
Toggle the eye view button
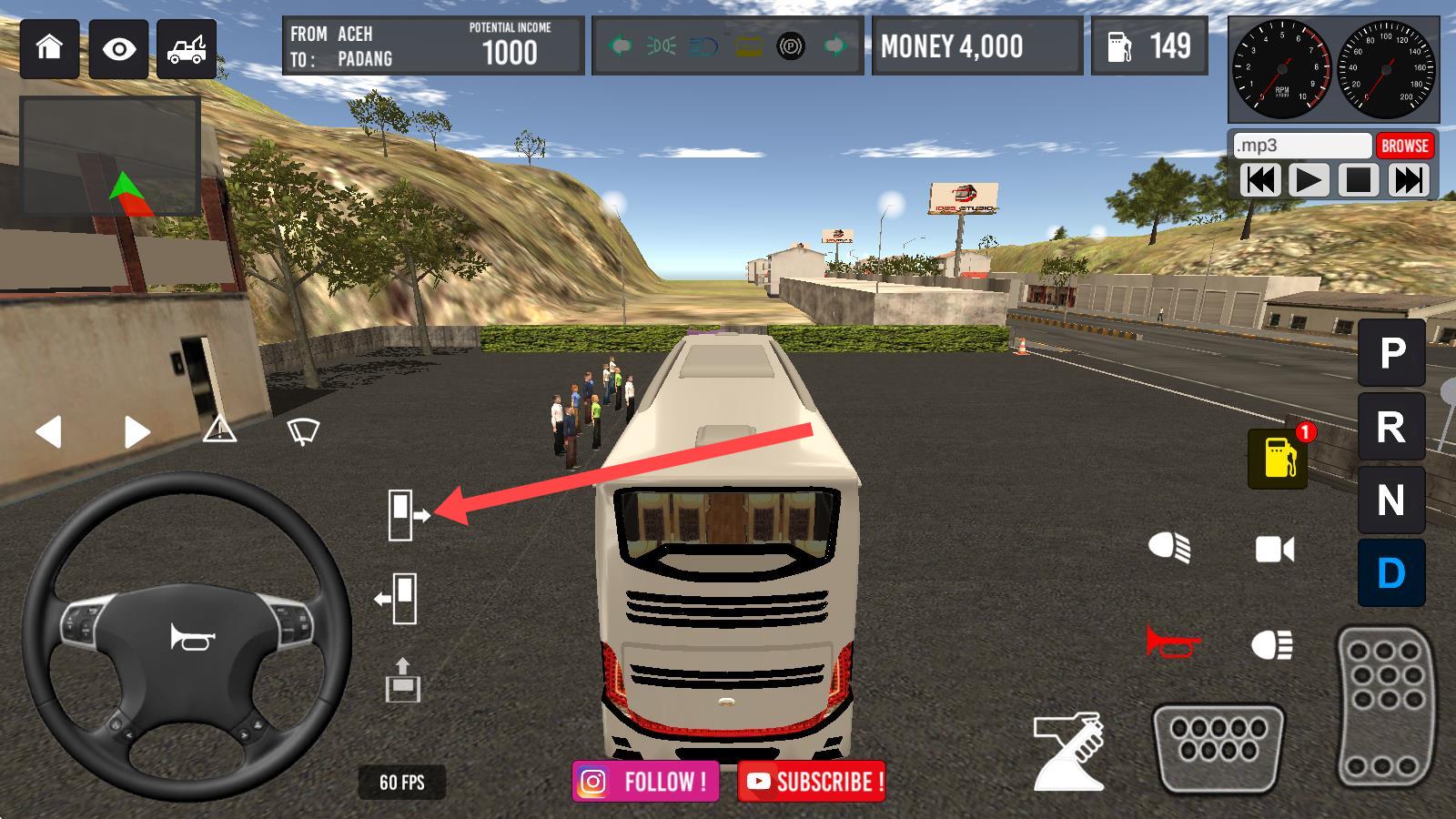click(x=118, y=47)
